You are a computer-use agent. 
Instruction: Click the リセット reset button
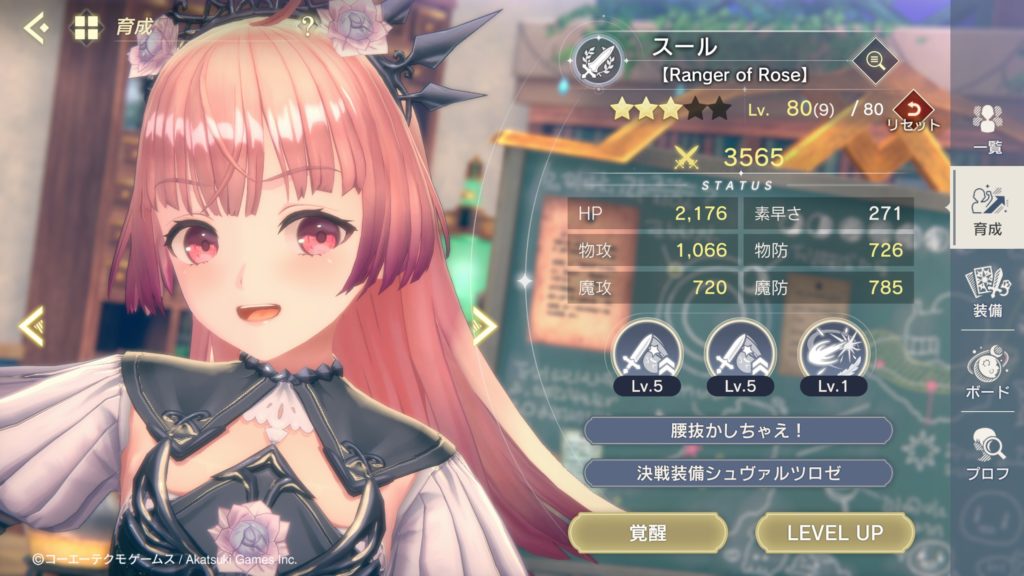[912, 110]
